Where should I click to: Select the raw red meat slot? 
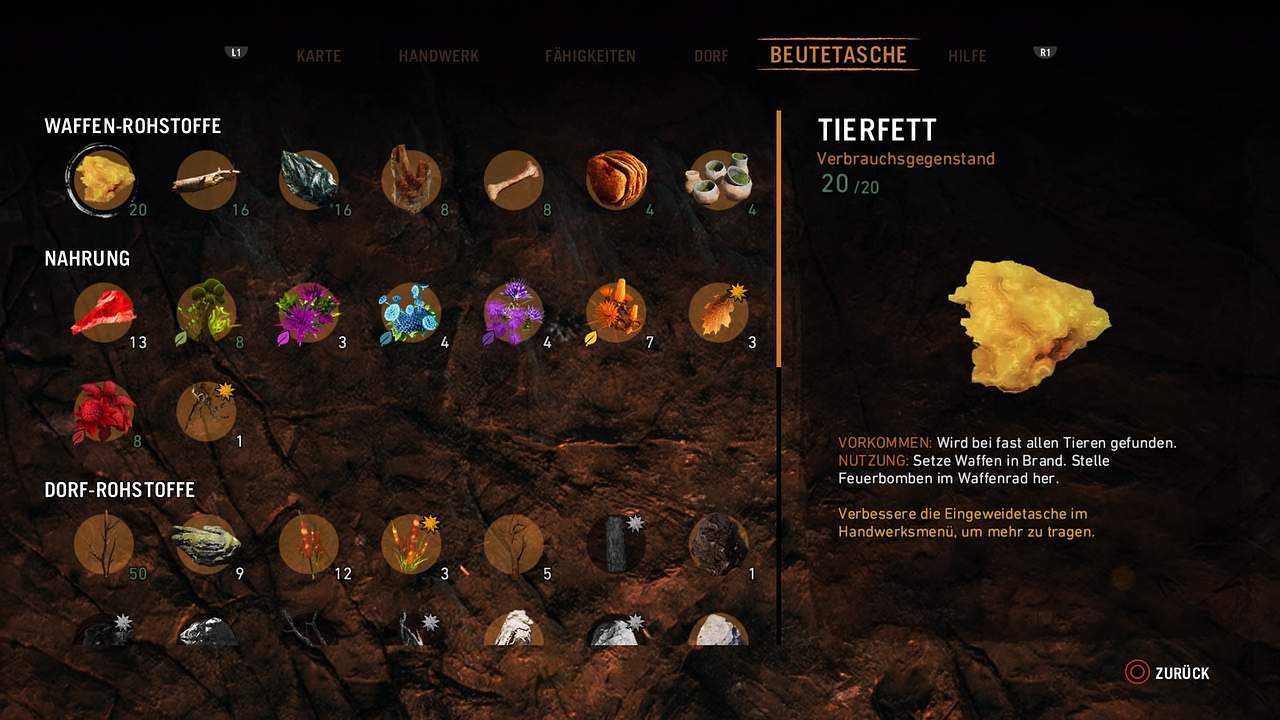pos(104,312)
